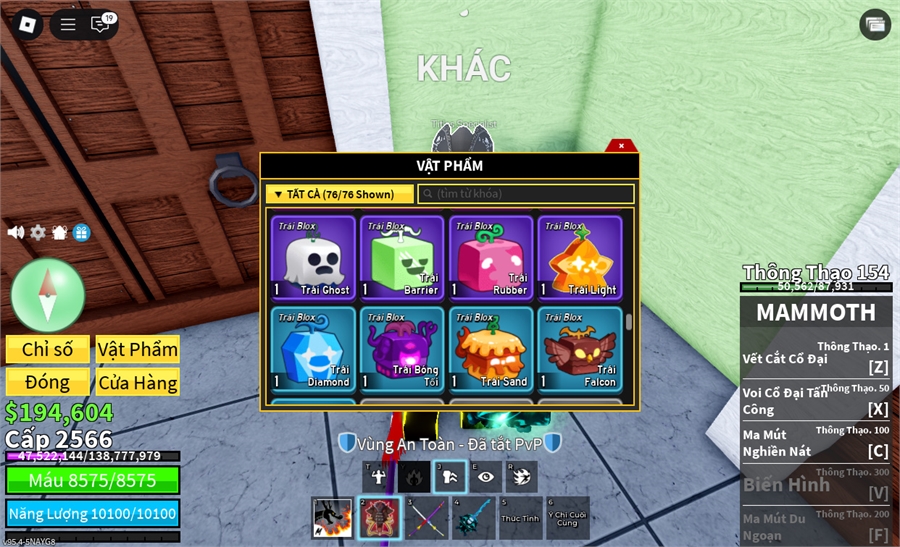The image size is (900, 547).
Task: Click the Đóng button
Action: (48, 382)
